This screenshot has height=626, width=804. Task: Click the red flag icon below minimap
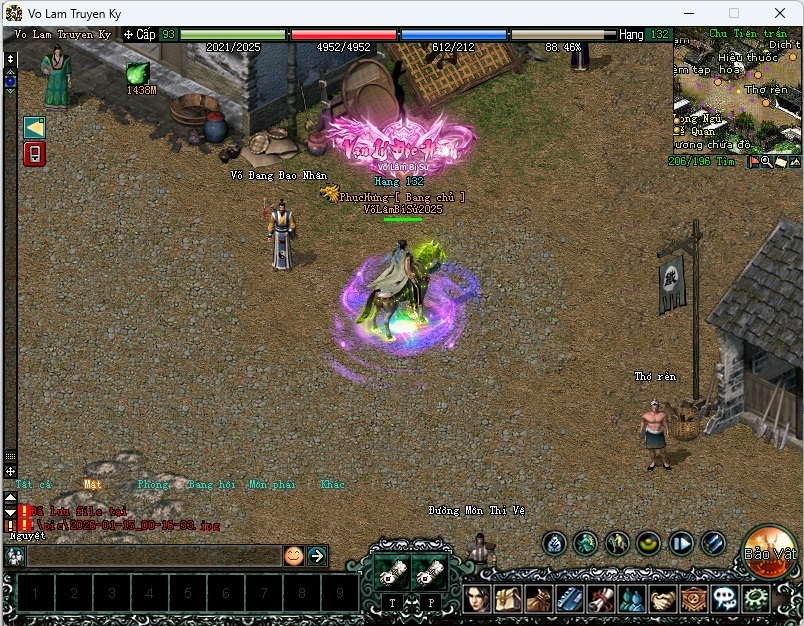[x=753, y=161]
